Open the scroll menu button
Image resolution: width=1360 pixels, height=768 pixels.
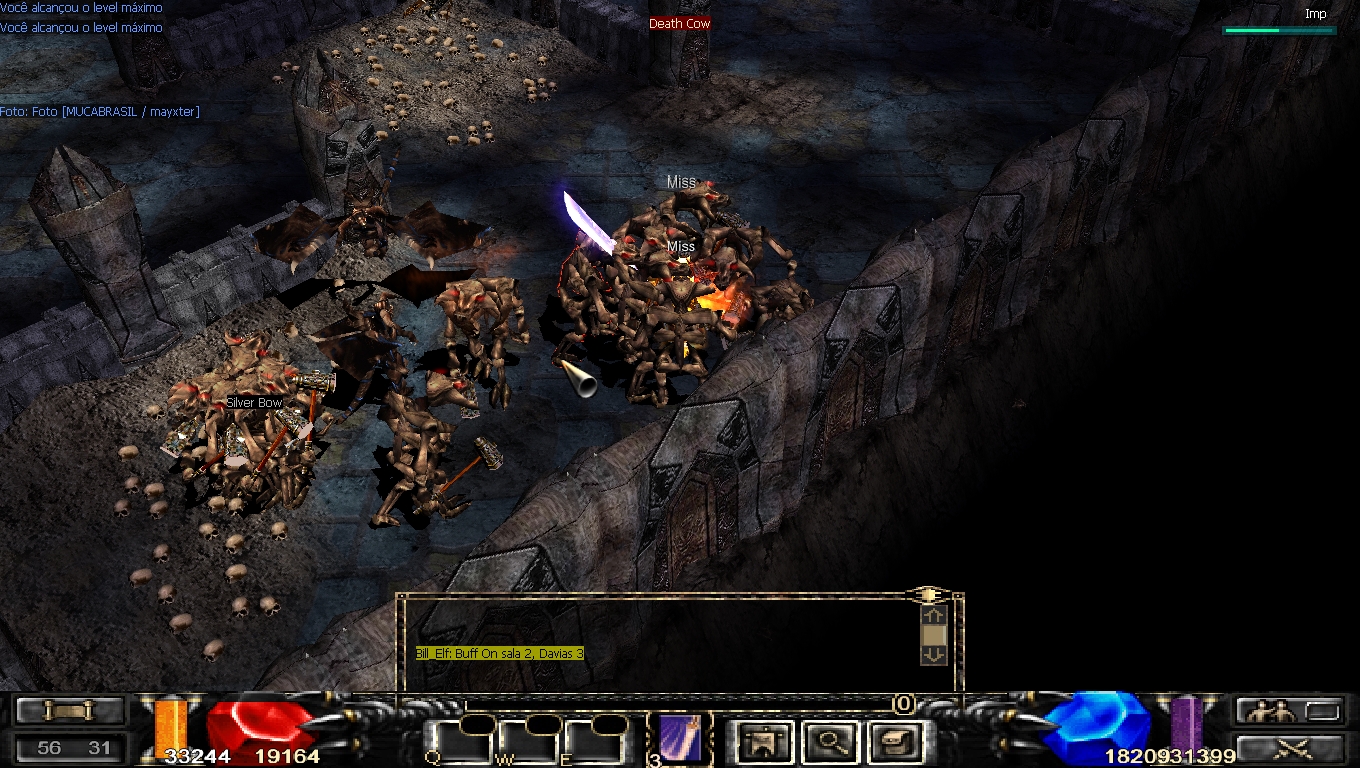[x=70, y=711]
